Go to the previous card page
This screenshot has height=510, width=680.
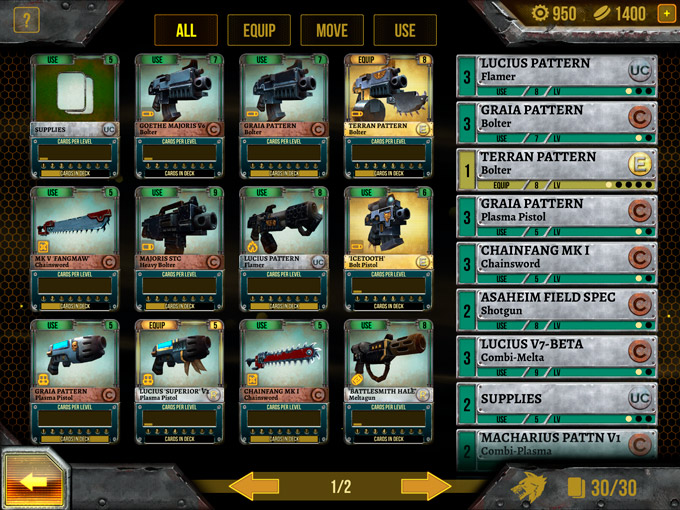pyautogui.click(x=255, y=487)
